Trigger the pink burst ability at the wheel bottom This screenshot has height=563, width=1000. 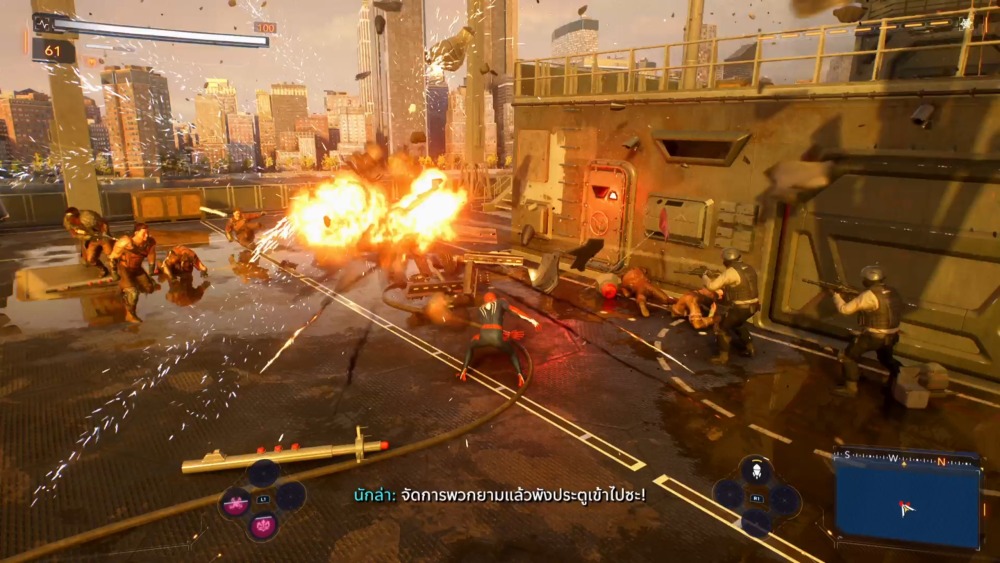[x=263, y=525]
